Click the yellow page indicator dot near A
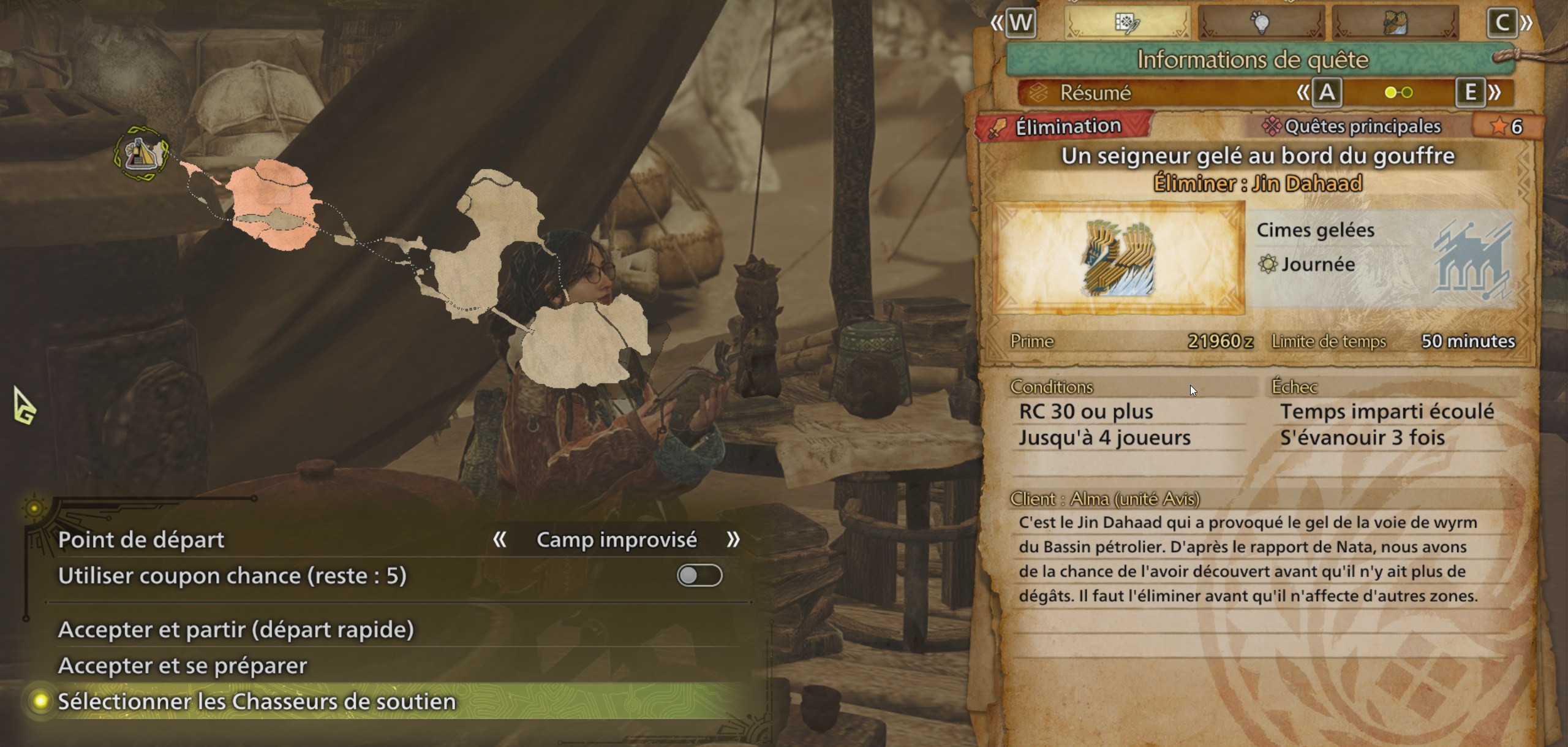This screenshot has height=747, width=1568. [x=1390, y=93]
